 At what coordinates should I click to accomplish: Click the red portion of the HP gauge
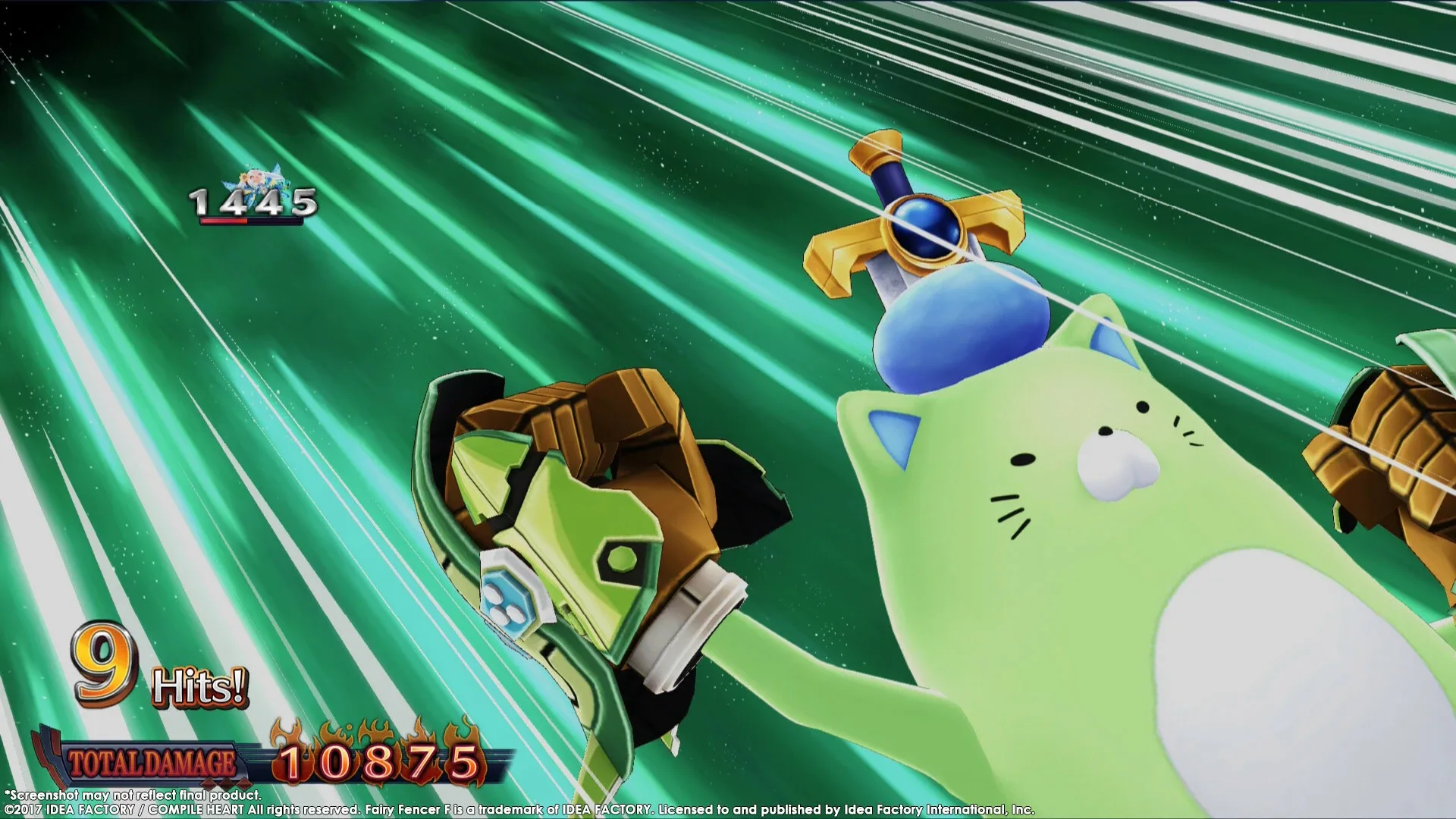coord(222,222)
